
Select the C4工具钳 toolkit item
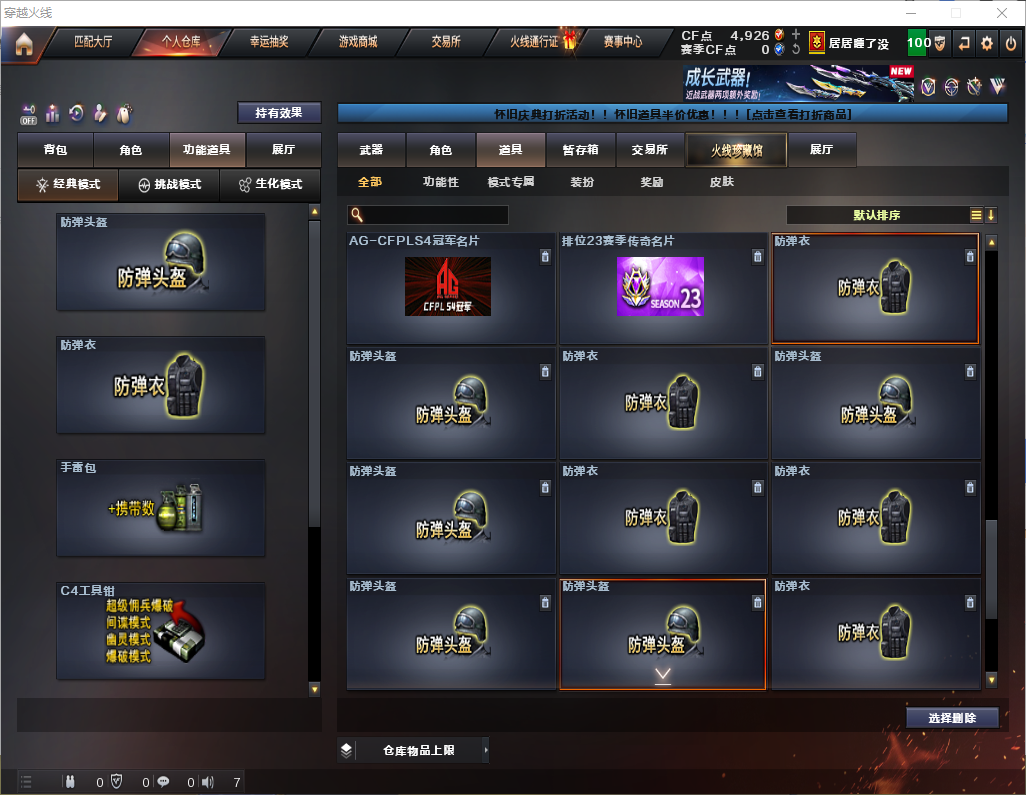[x=161, y=631]
